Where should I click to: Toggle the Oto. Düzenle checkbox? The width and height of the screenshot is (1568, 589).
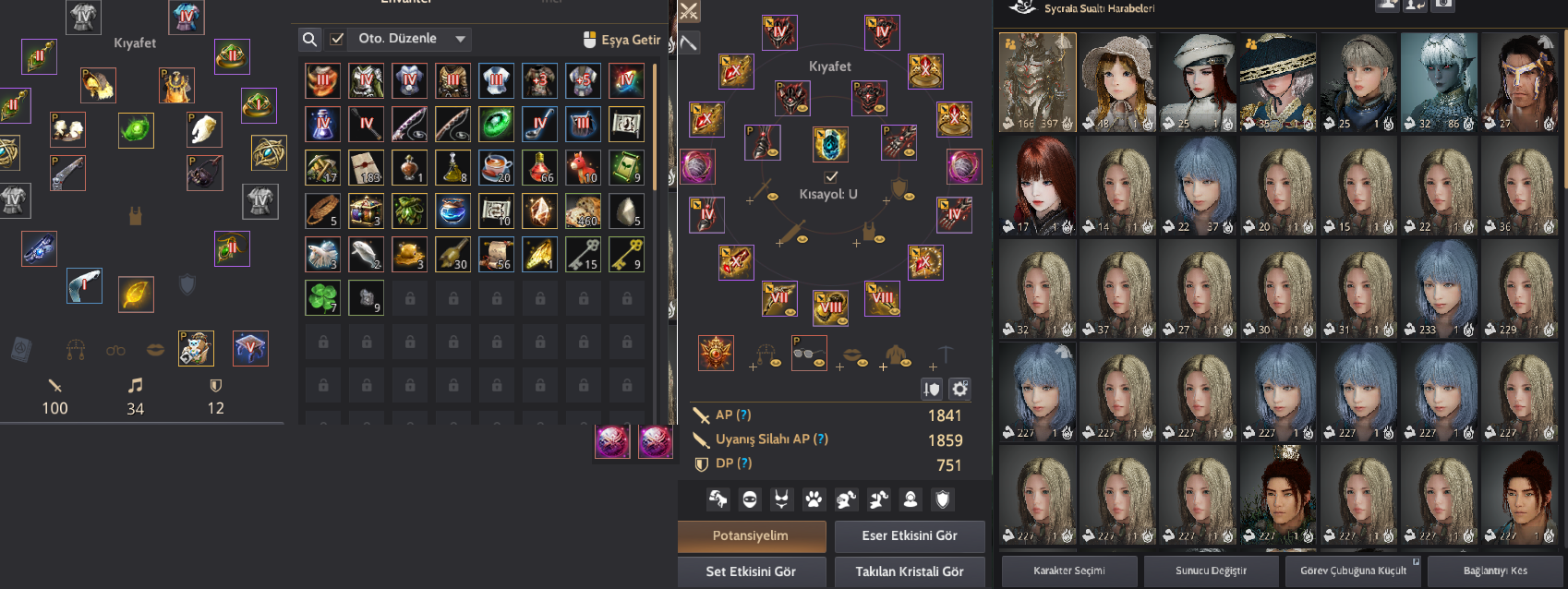coord(337,39)
